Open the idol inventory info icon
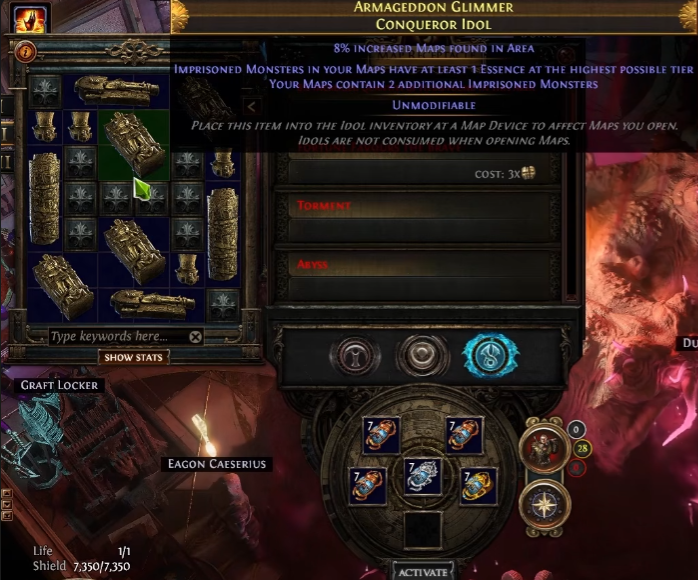This screenshot has height=580, width=698. (x=24, y=52)
